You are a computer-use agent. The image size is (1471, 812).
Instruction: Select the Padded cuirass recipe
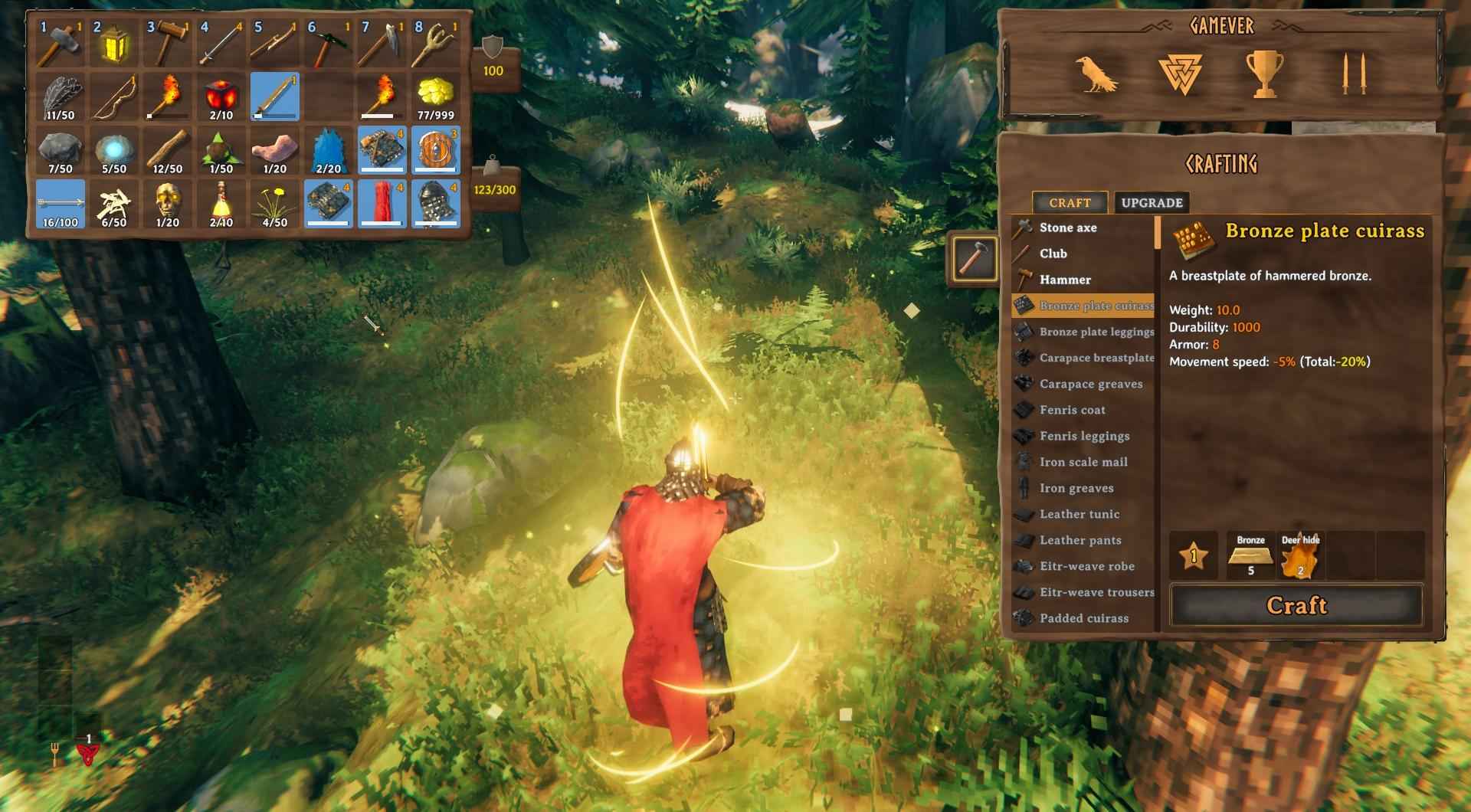coord(1083,618)
